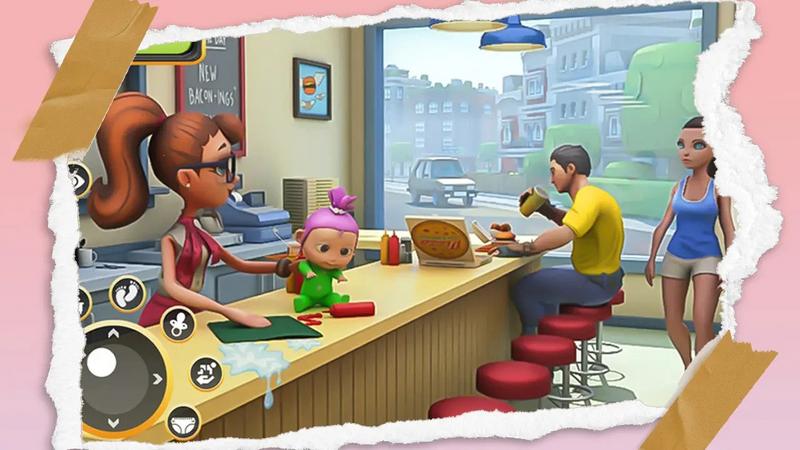The width and height of the screenshot is (800, 450).
Task: Trigger the crawling baby action button
Action: 206,373
